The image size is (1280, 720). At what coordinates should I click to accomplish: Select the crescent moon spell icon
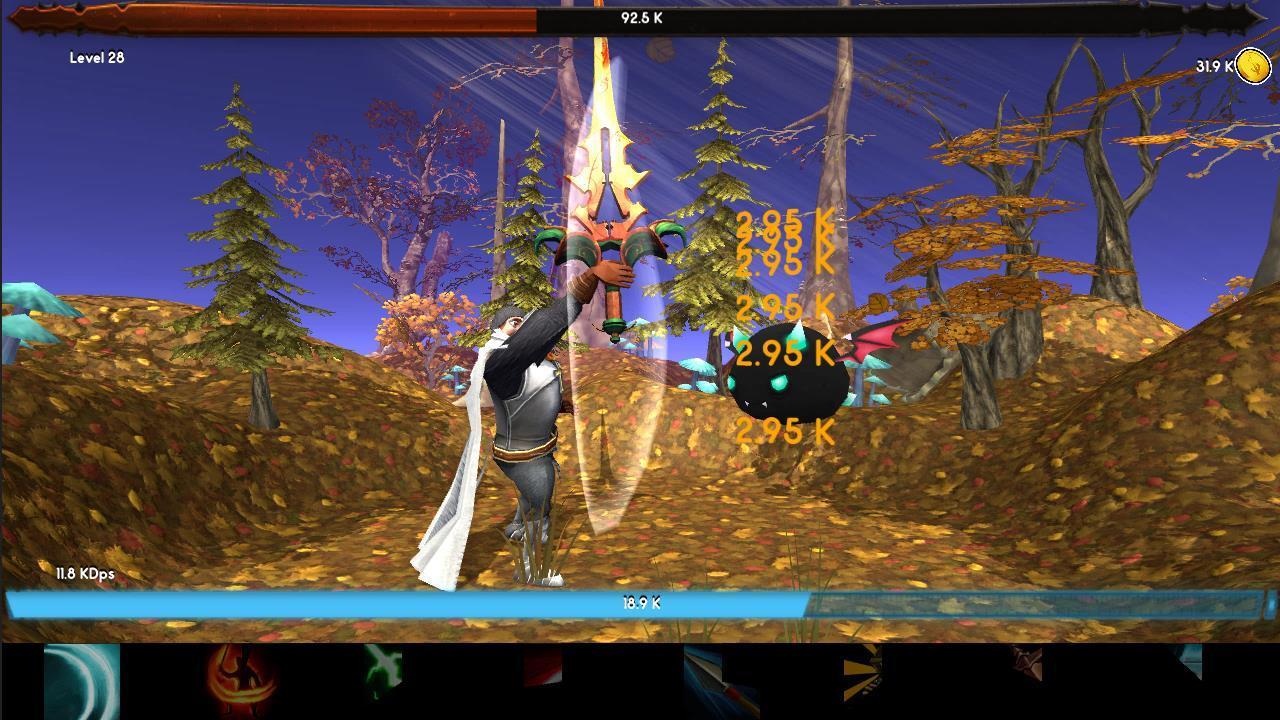tap(80, 682)
